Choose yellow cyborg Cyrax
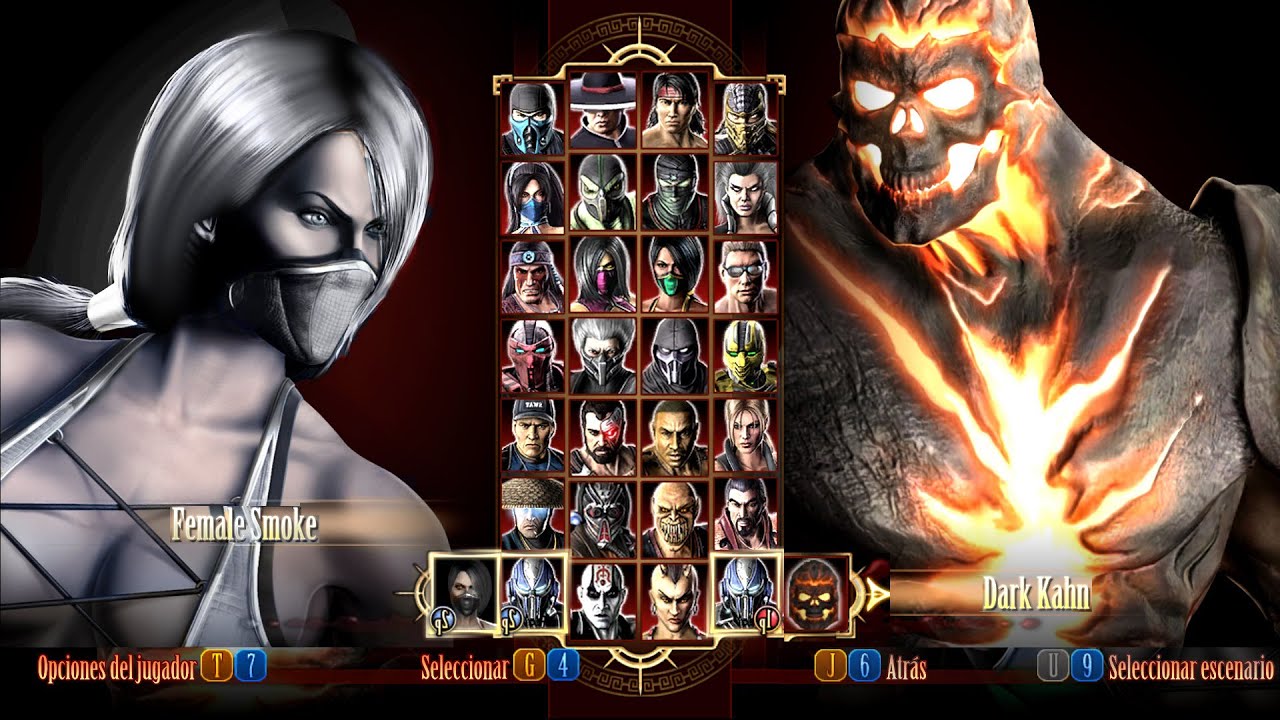This screenshot has width=1280, height=720. (x=746, y=356)
